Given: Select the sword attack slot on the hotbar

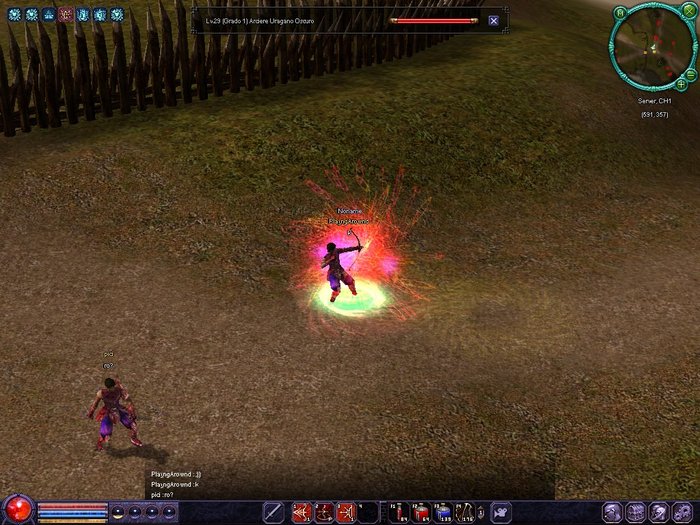Looking at the screenshot, I should click(273, 512).
